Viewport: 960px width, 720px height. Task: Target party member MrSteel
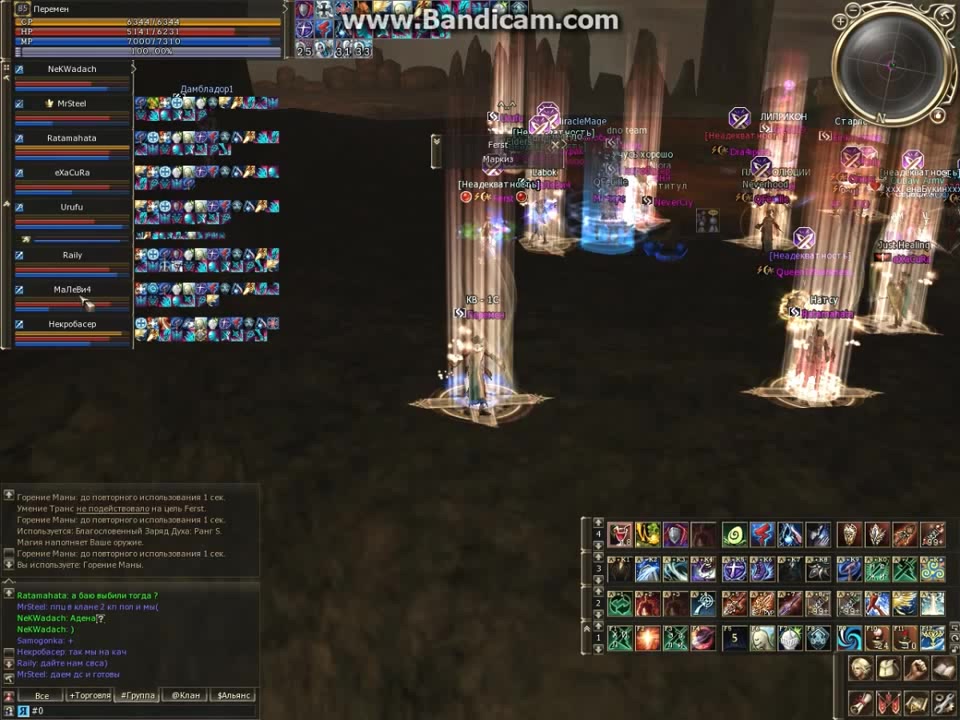(72, 103)
